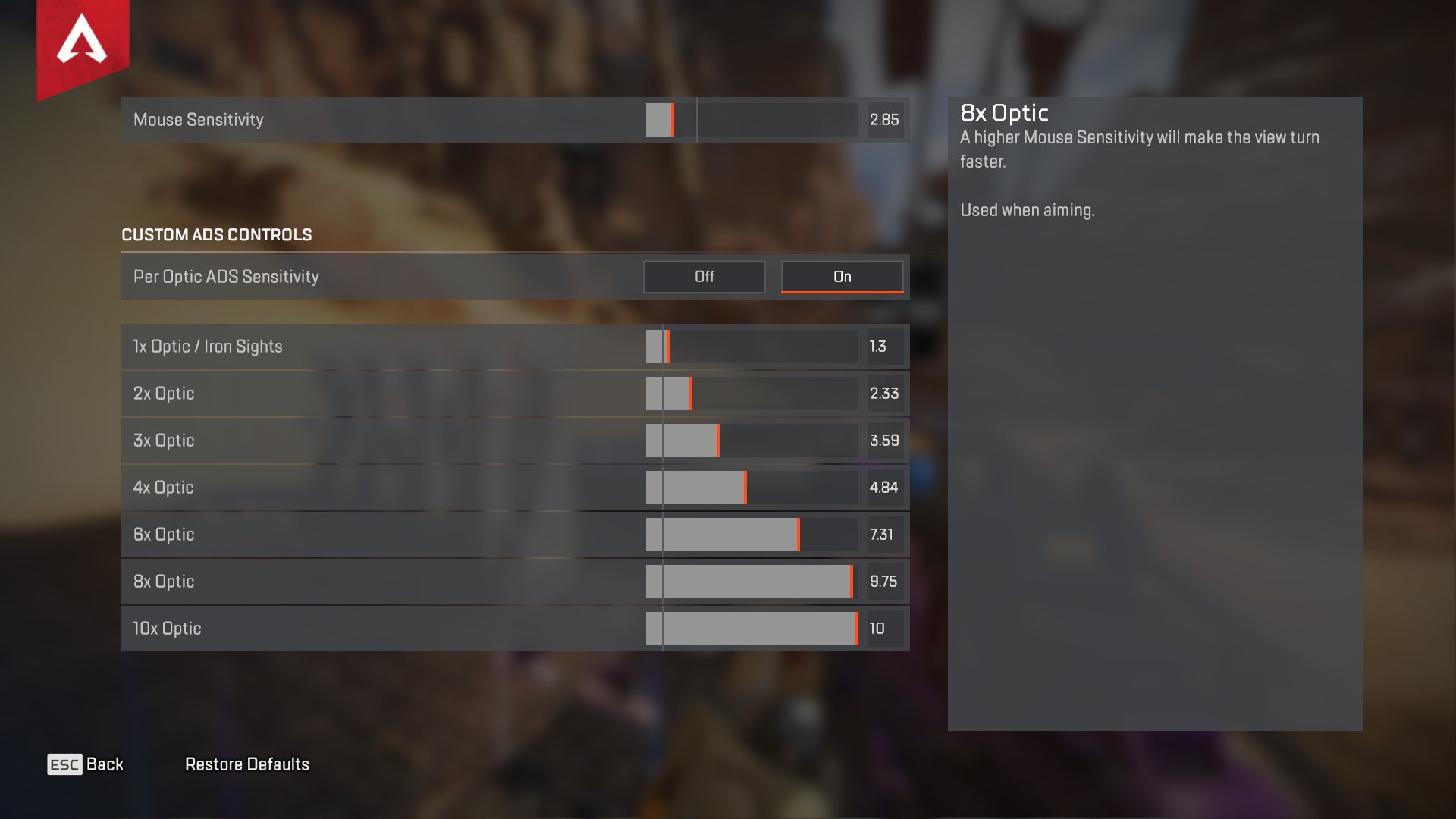Select the Off option for Per Optic ADS
Screen dimensions: 1456x819
[704, 276]
